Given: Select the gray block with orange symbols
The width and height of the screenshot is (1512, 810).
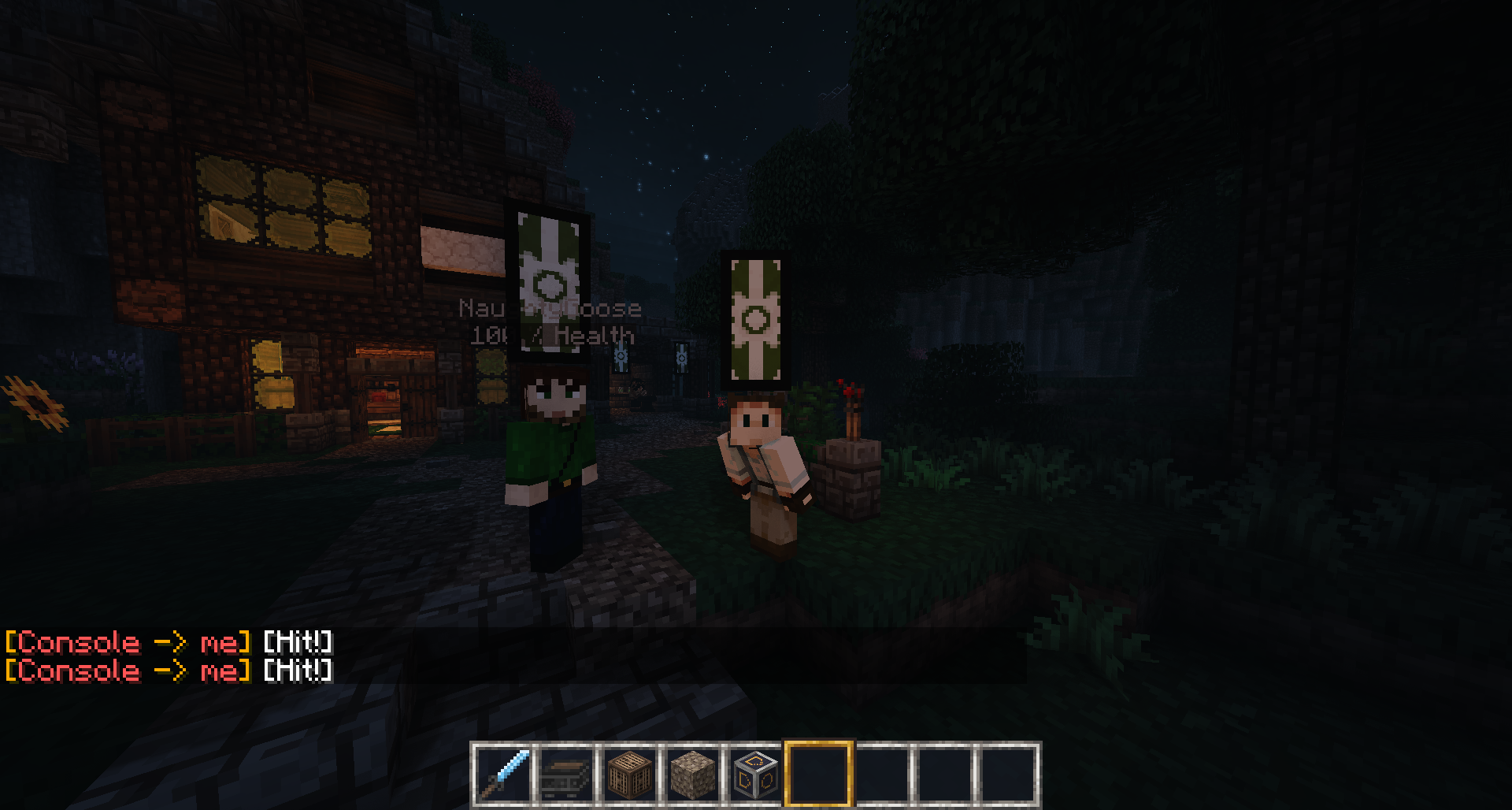Looking at the screenshot, I should pyautogui.click(x=755, y=774).
